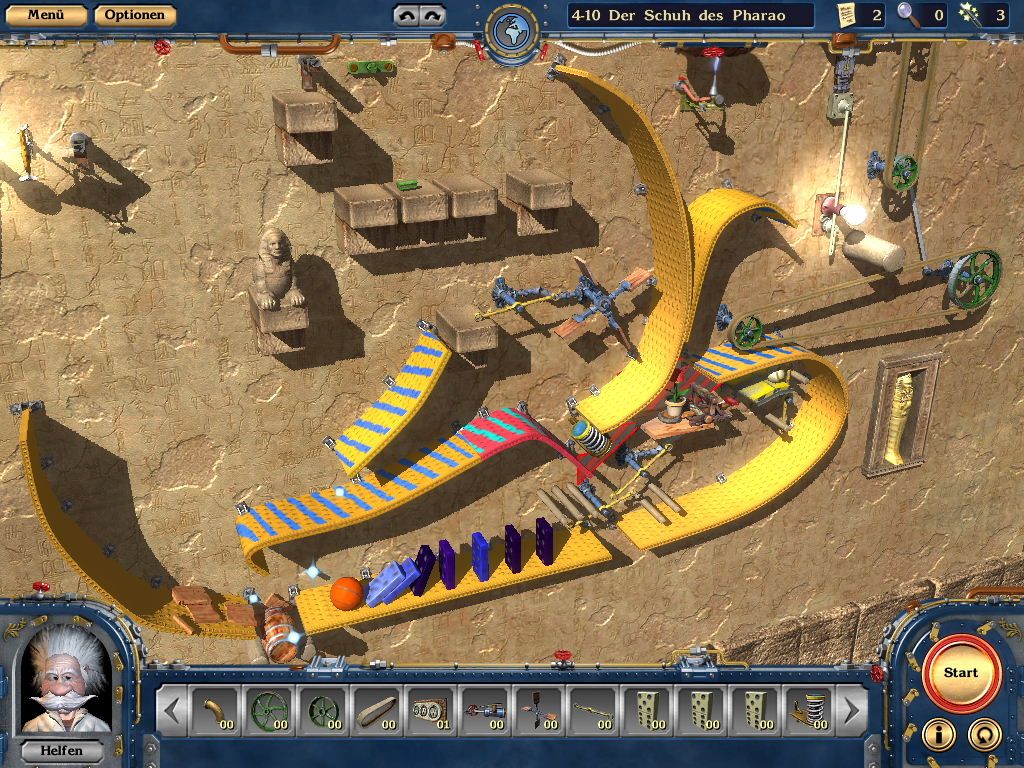Ask the professor via the Helfen button
Viewport: 1024px width, 768px height.
pyautogui.click(x=60, y=749)
